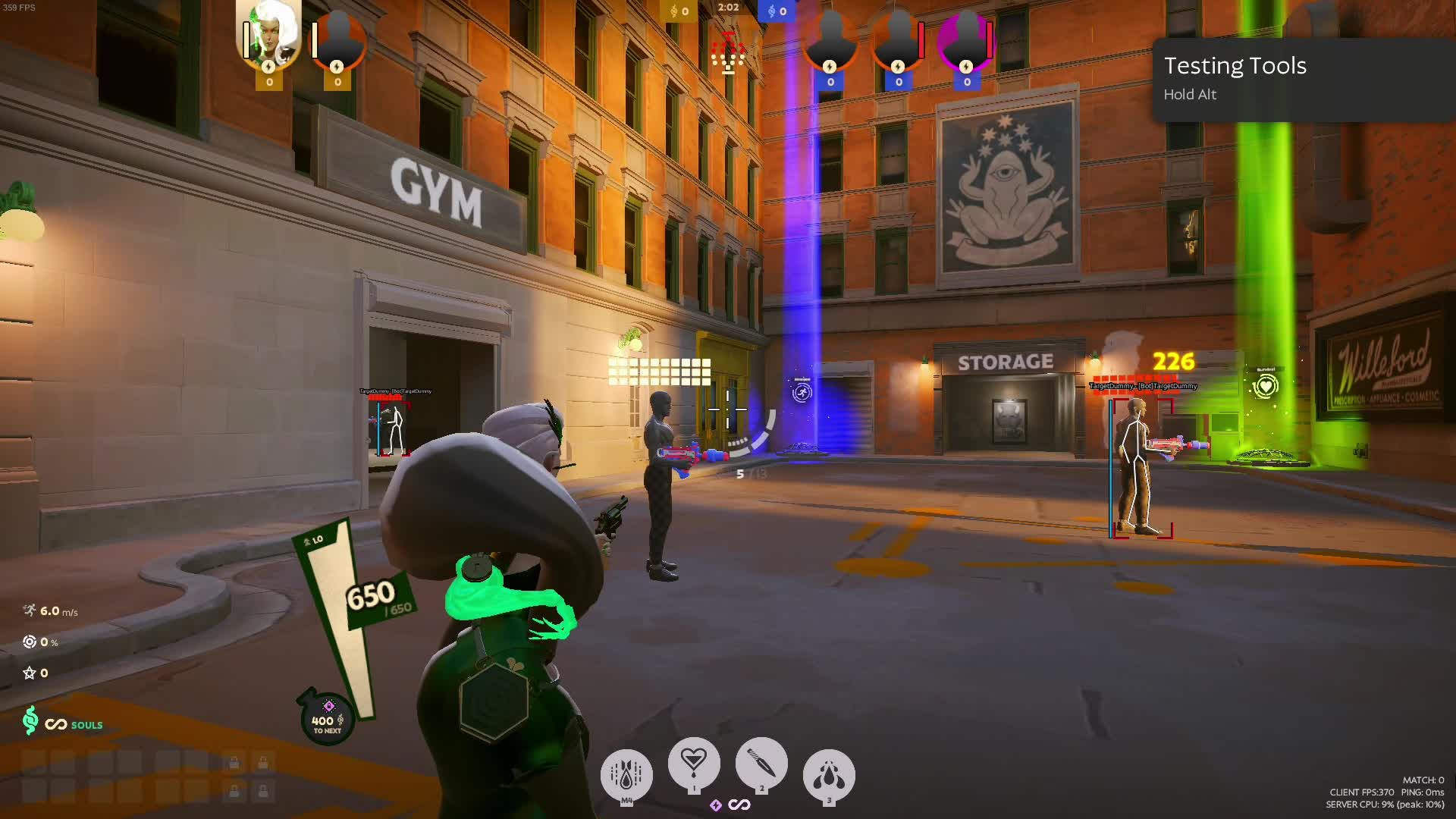Activate the raining blood-drop ability
The height and width of the screenshot is (819, 1456).
[x=626, y=774]
